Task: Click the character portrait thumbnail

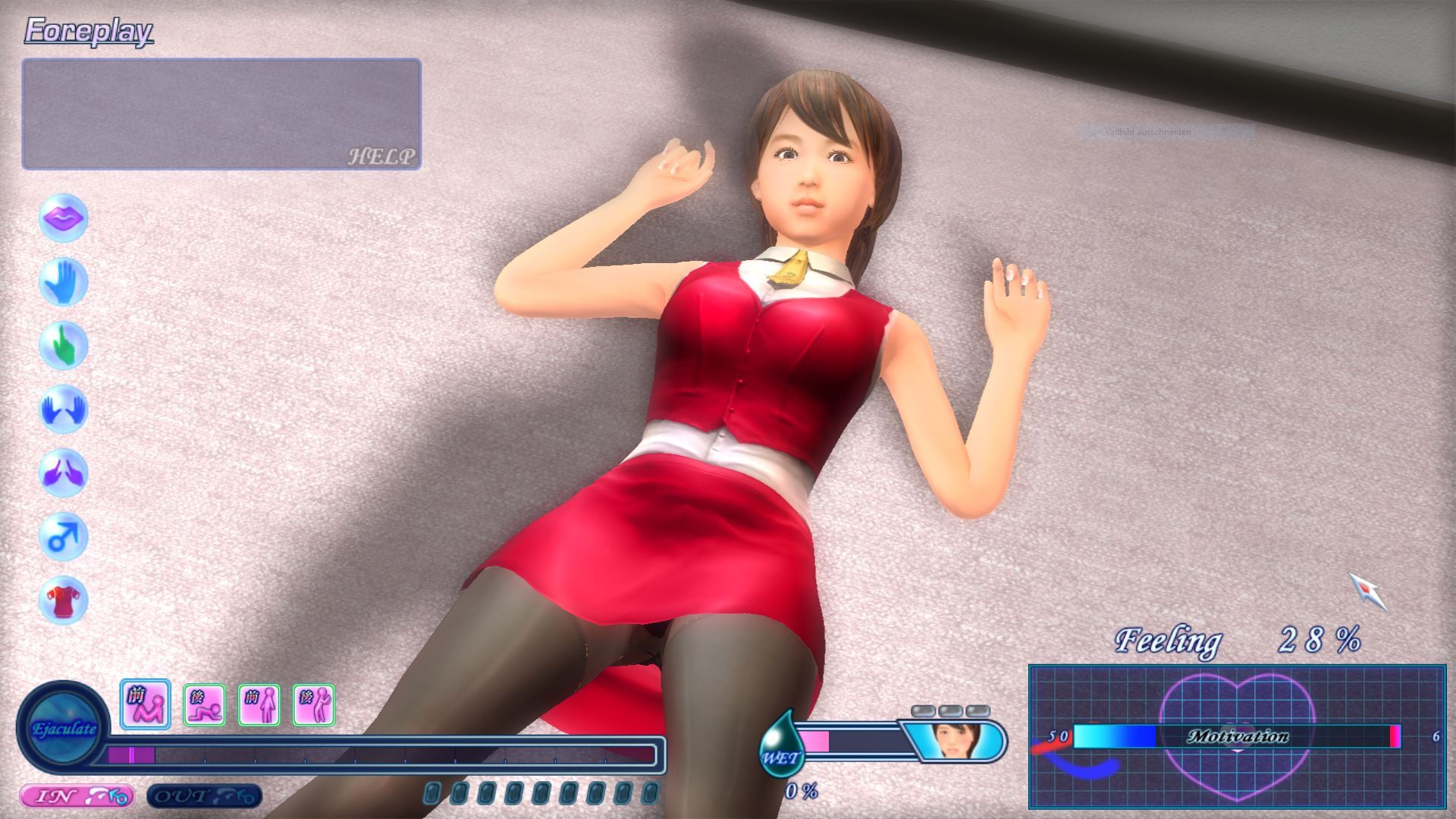Action: coord(956,740)
